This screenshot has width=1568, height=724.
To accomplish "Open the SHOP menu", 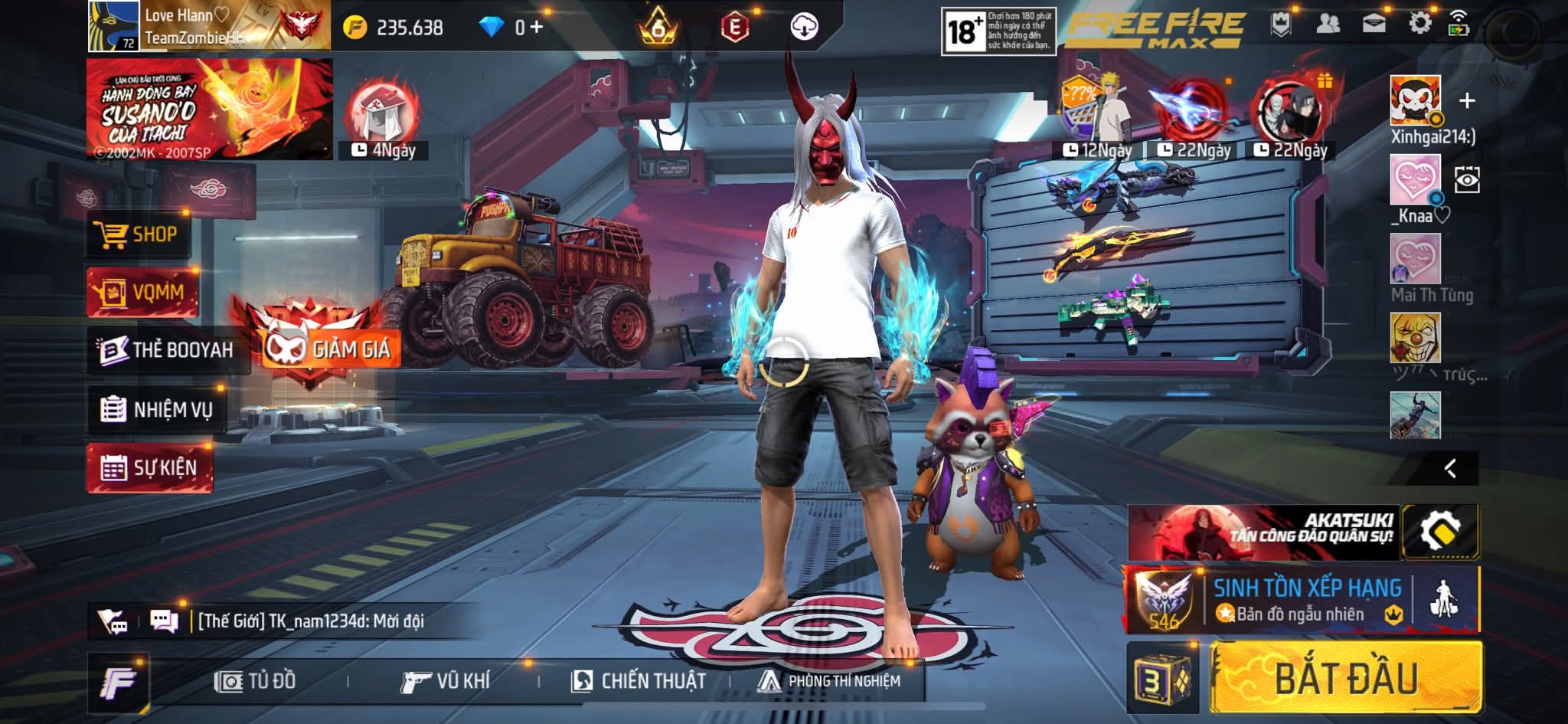I will pyautogui.click(x=138, y=234).
